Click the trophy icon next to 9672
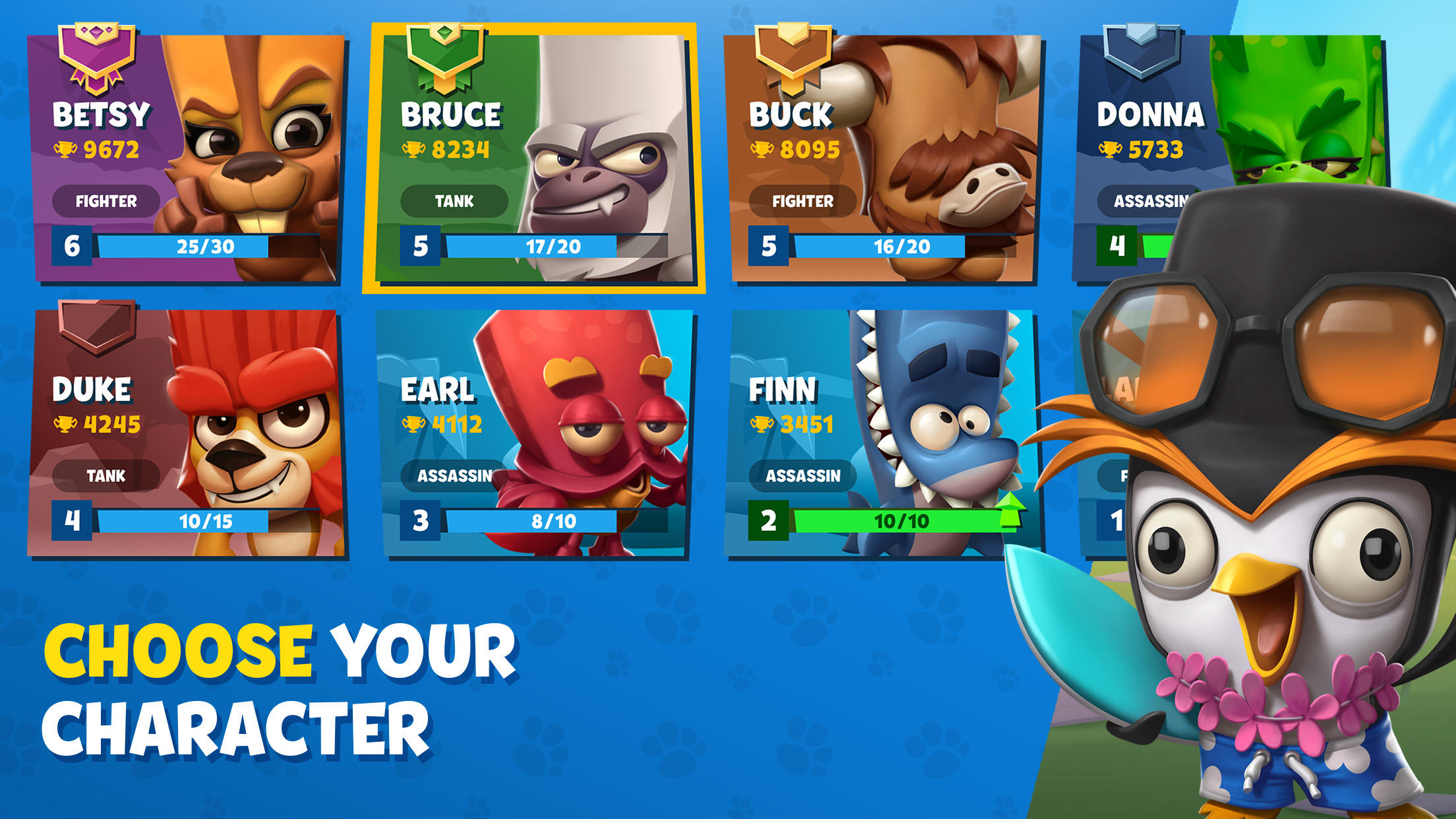The image size is (1456, 819). [x=65, y=148]
